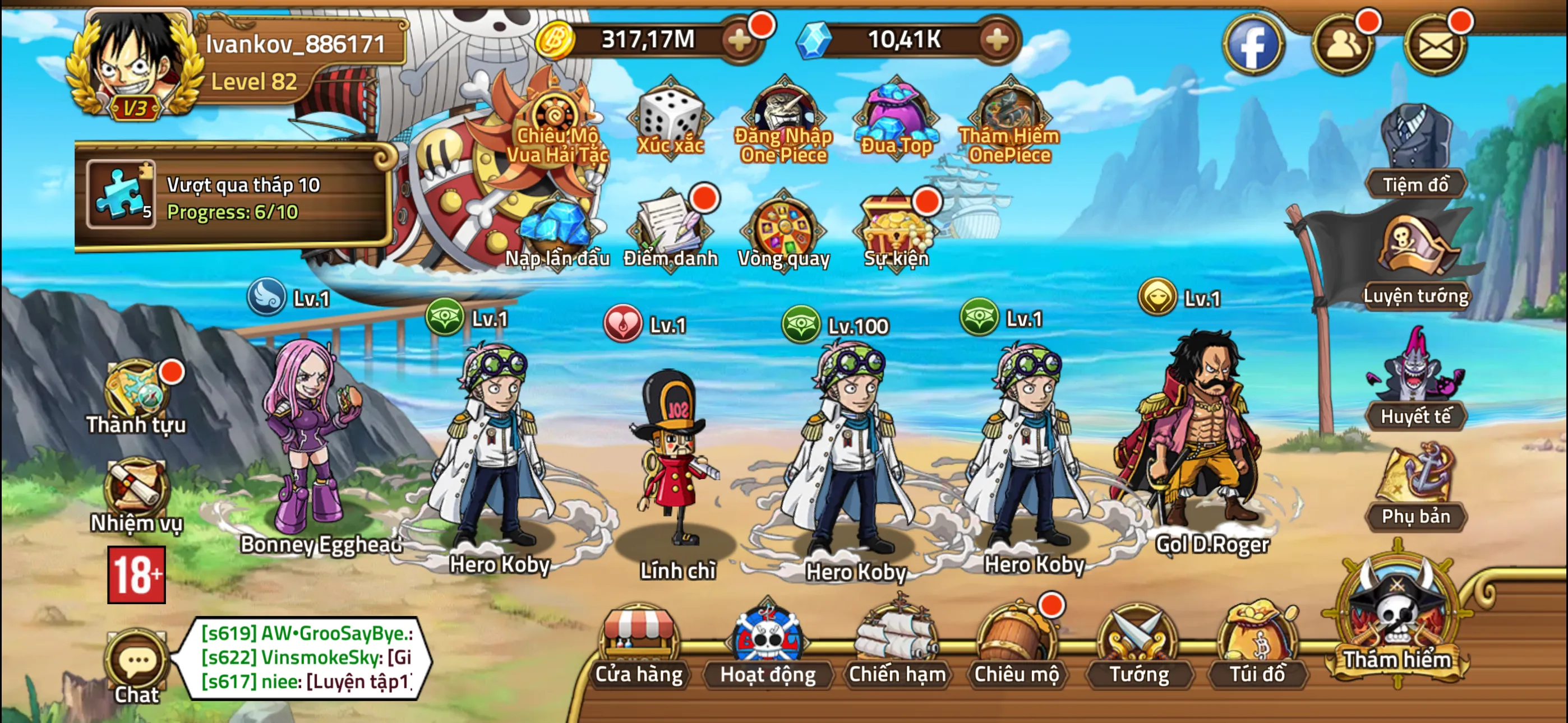Open the Điểm danh check-in panel
The height and width of the screenshot is (723, 1568).
click(x=670, y=228)
